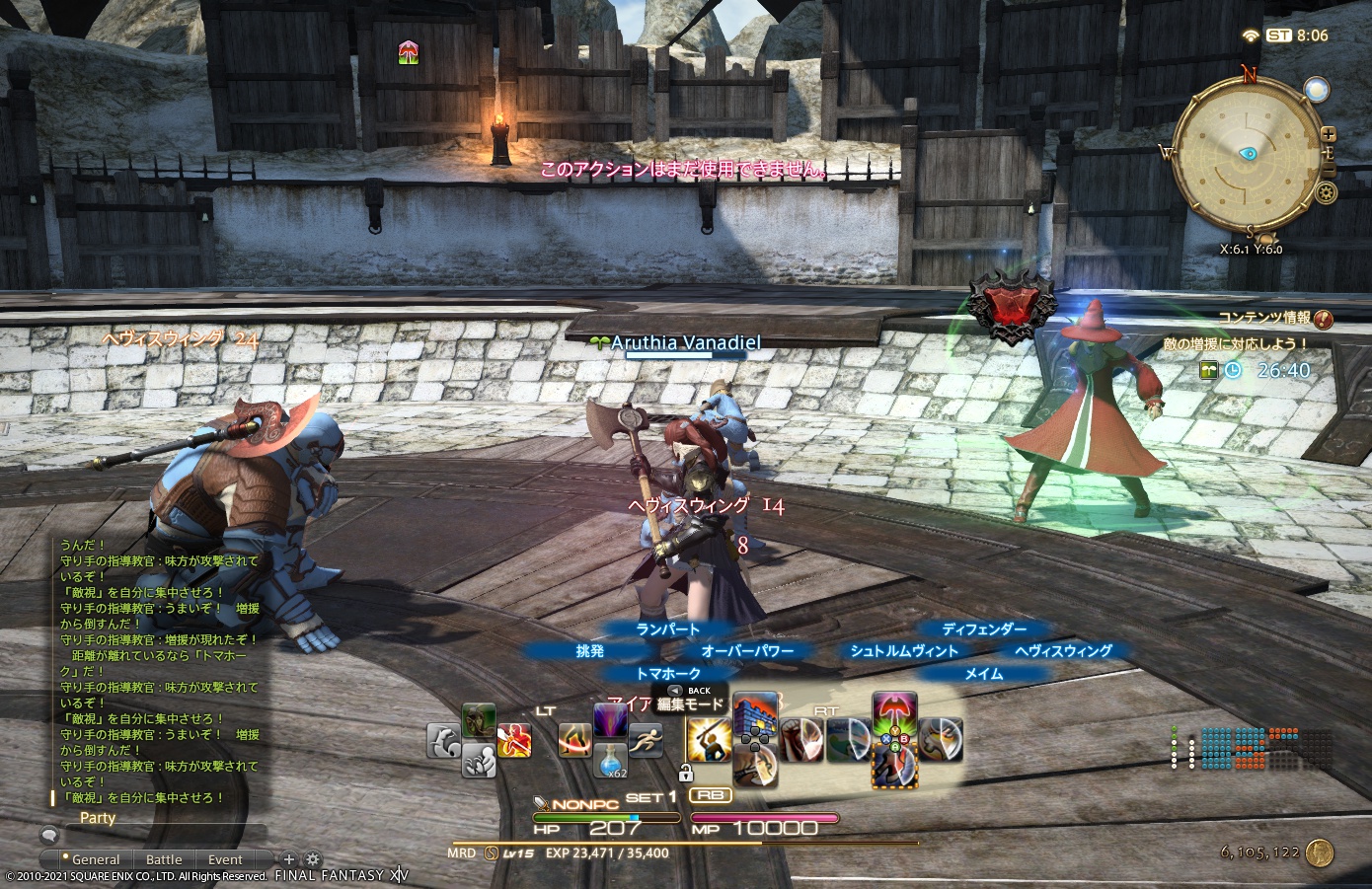Add a new chat tab with the plus control
Screen dimensions: 1372x889
pos(289,859)
